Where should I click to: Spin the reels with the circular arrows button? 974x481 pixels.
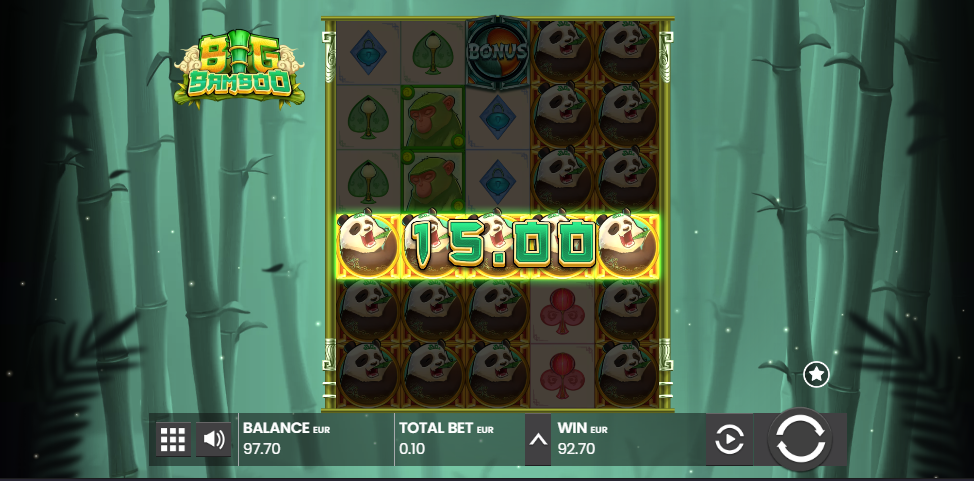coord(800,439)
